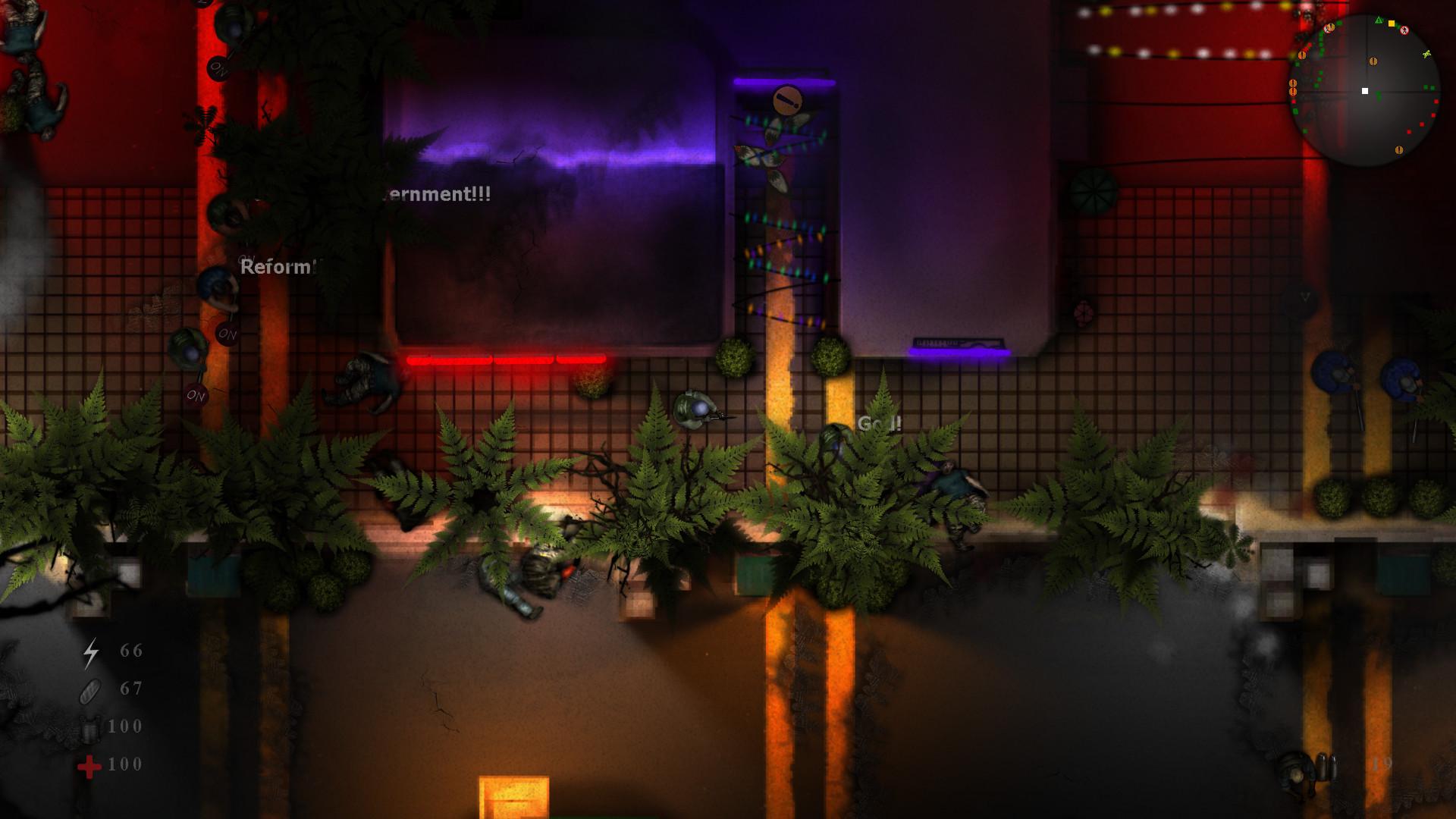The image size is (1456, 819).
Task: Toggle the upper ON lamp switch
Action: [x=218, y=68]
